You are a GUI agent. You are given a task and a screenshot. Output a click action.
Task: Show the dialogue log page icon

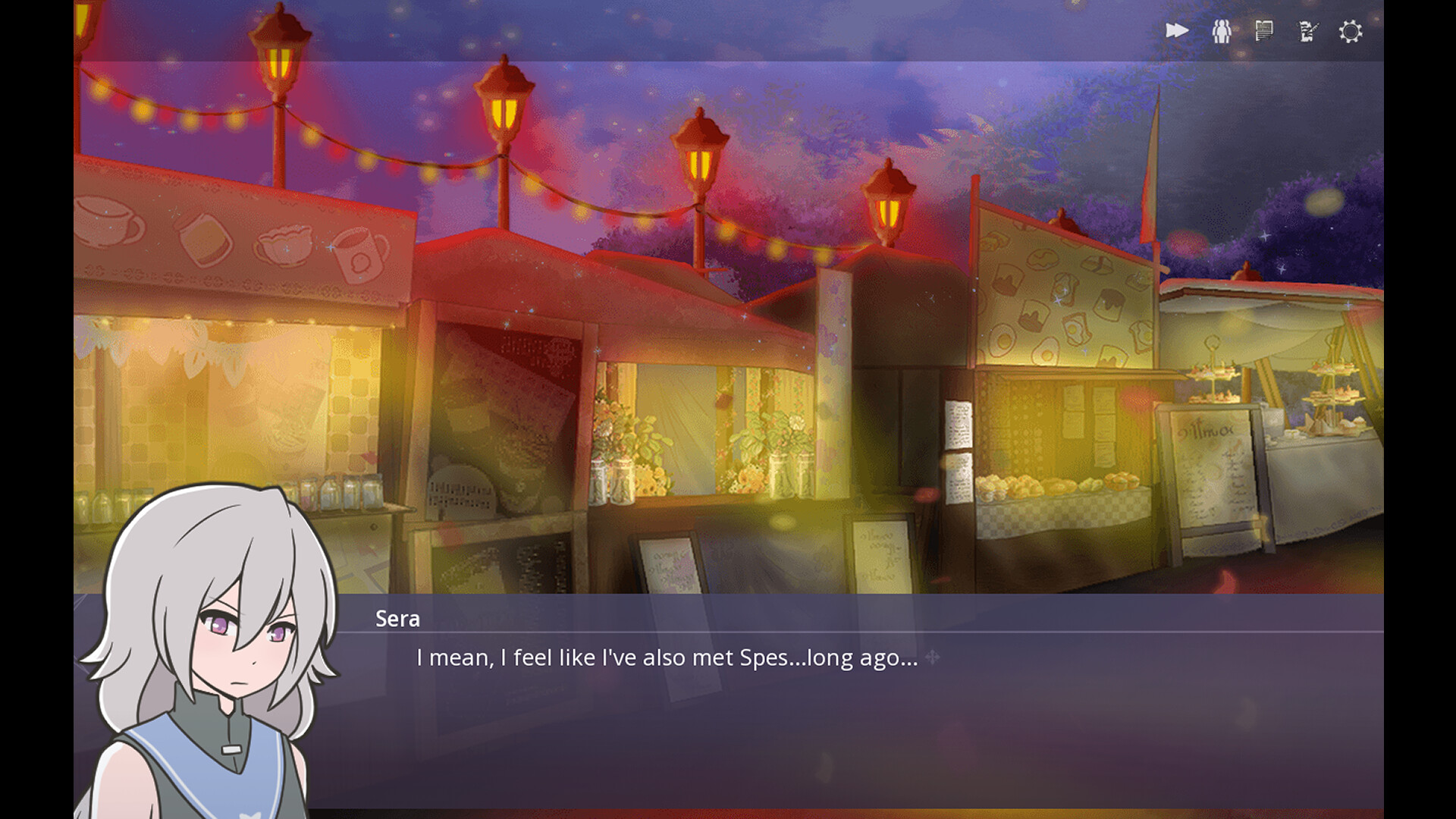pos(1263,31)
